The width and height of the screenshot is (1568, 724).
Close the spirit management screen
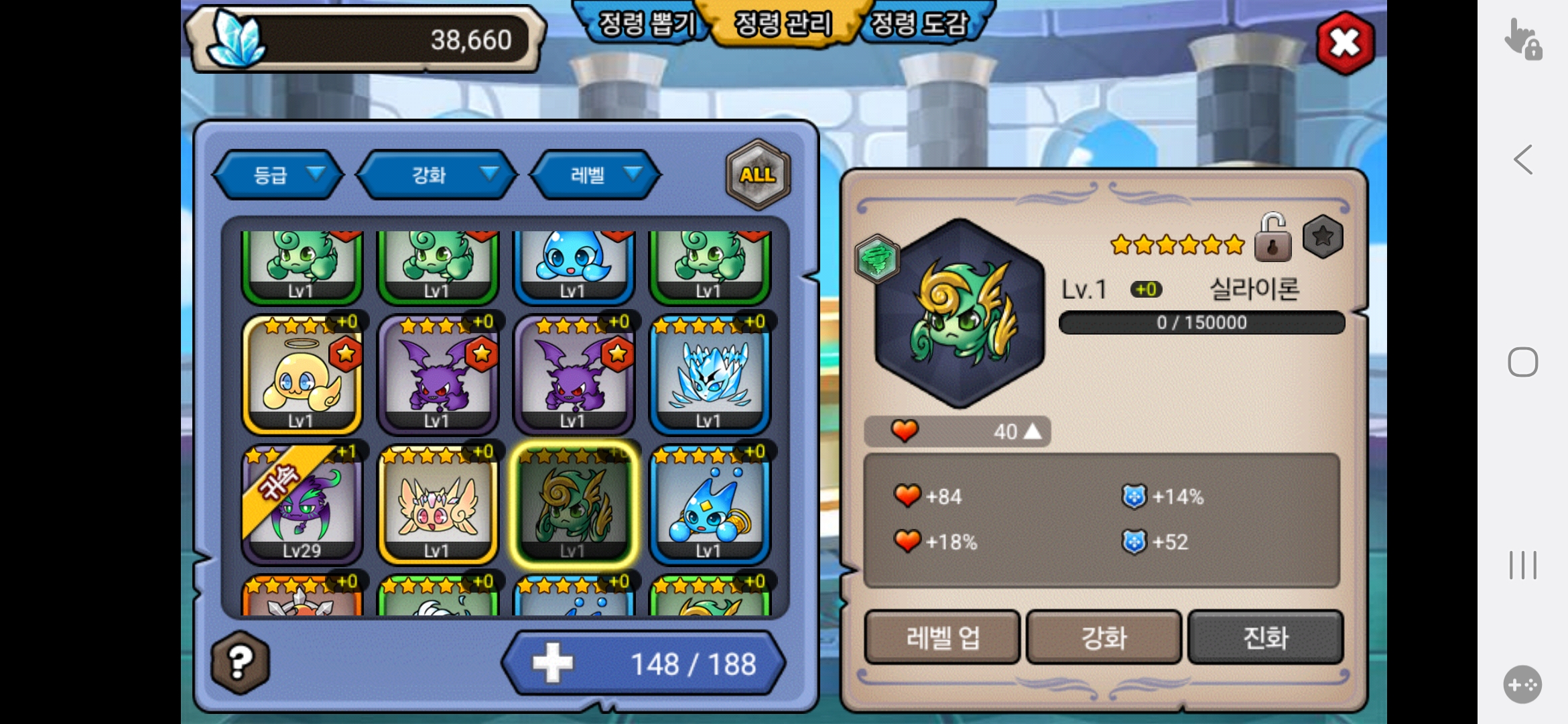tap(1345, 43)
